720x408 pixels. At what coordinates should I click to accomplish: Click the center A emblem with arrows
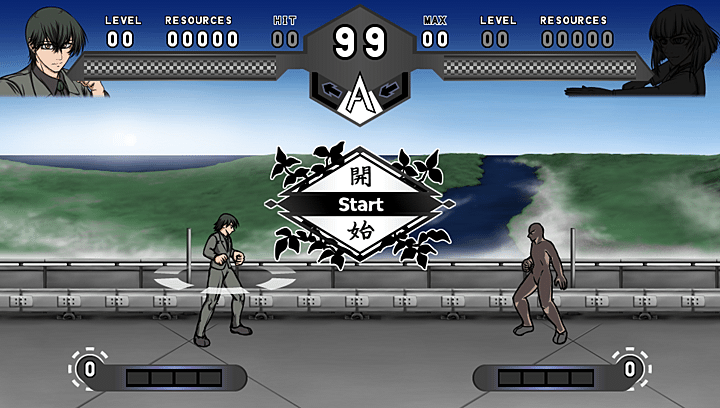click(x=359, y=95)
